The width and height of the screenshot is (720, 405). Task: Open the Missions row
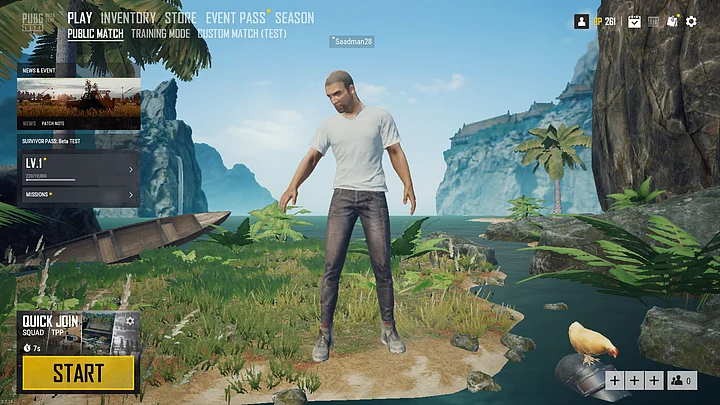click(x=78, y=194)
